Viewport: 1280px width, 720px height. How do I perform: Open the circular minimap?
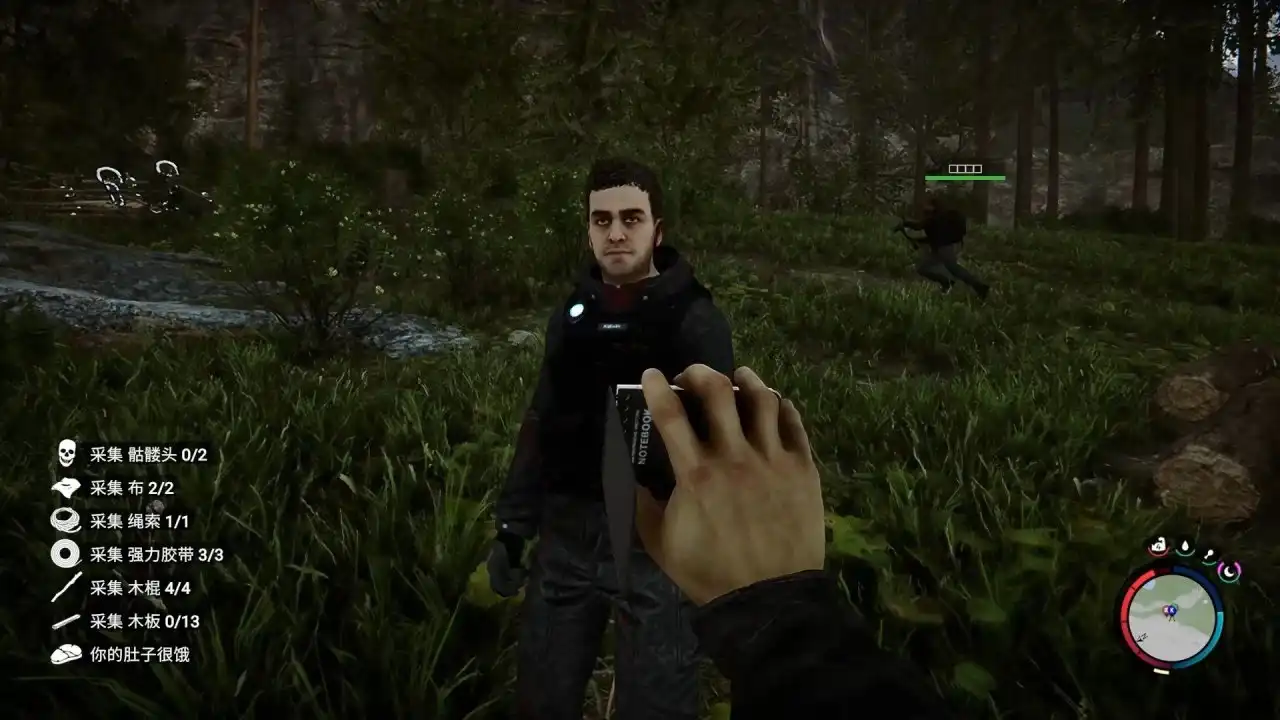pyautogui.click(x=1172, y=618)
